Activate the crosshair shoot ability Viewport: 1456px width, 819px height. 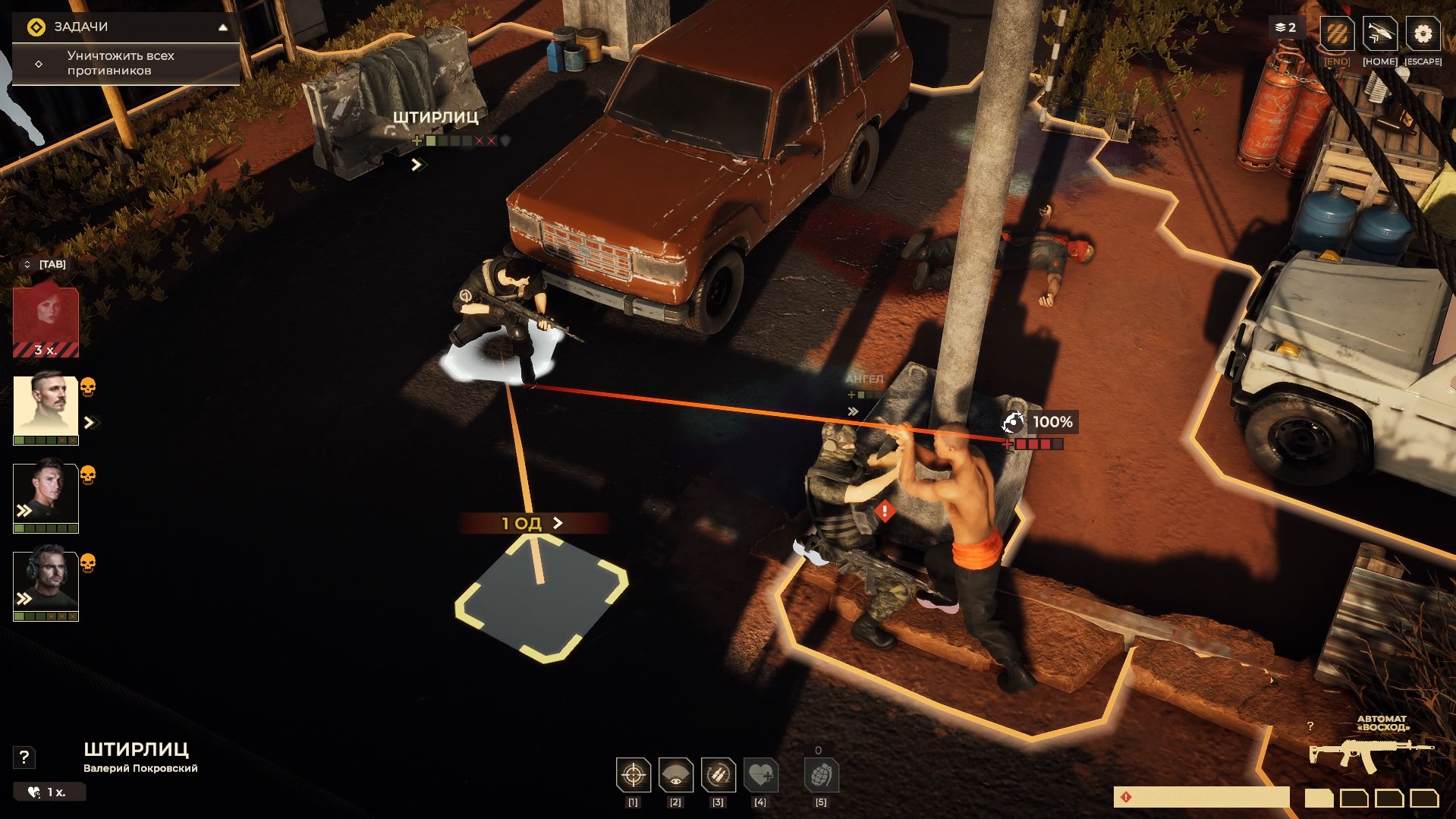coord(633,775)
